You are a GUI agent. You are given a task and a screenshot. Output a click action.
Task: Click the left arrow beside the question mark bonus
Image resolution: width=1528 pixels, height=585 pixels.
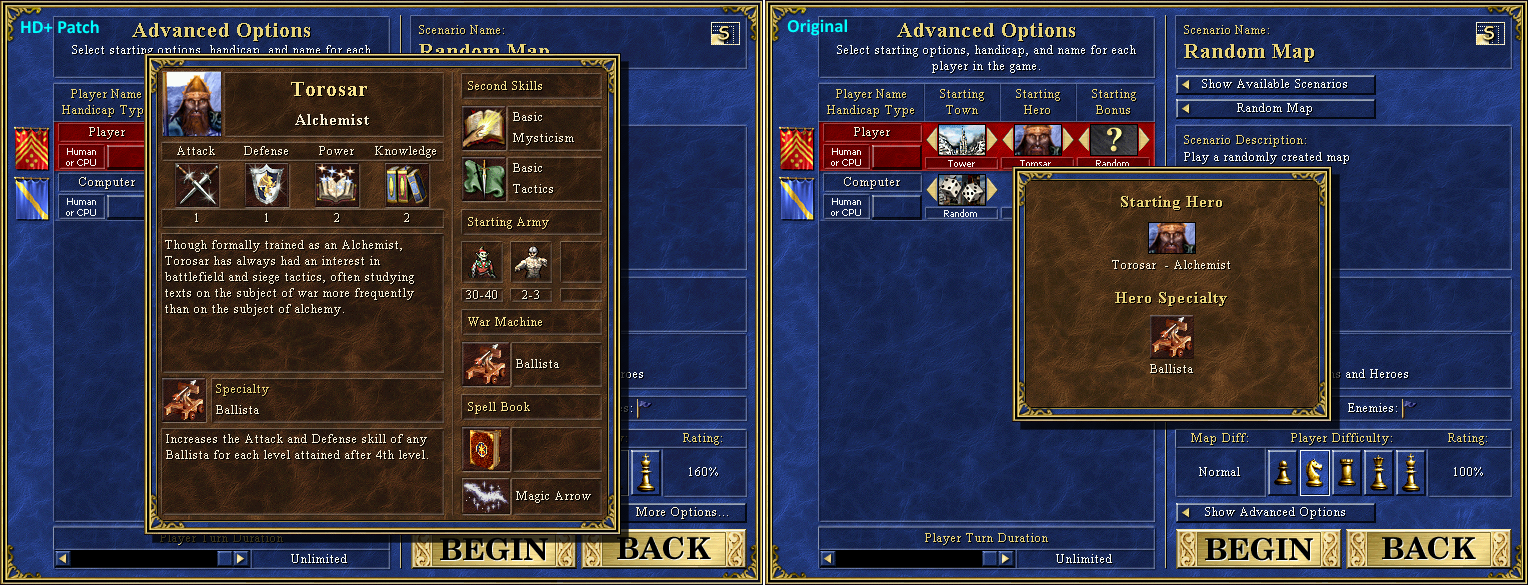click(1083, 139)
